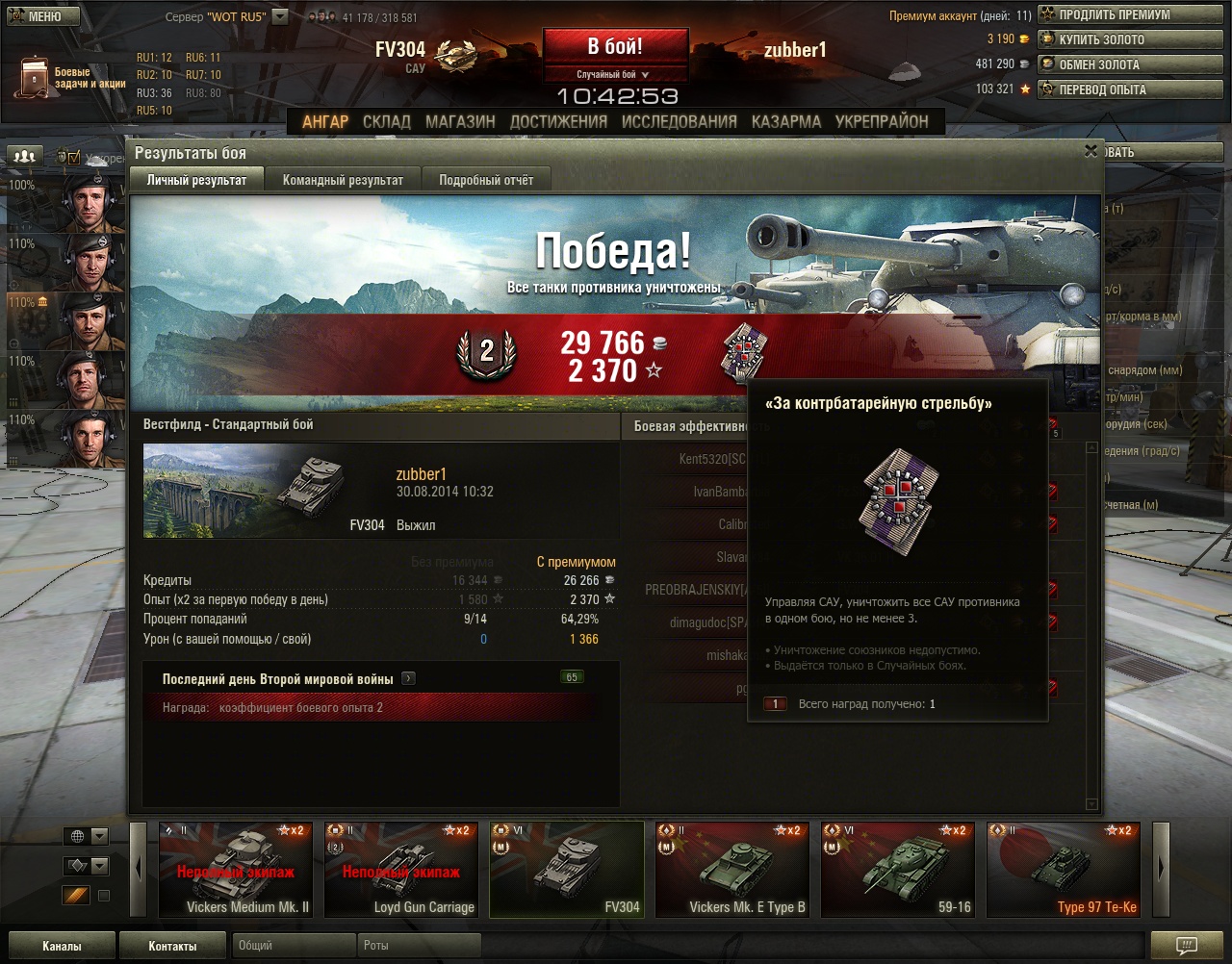Select the Личный результат tab
The width and height of the screenshot is (1232, 964).
(196, 180)
